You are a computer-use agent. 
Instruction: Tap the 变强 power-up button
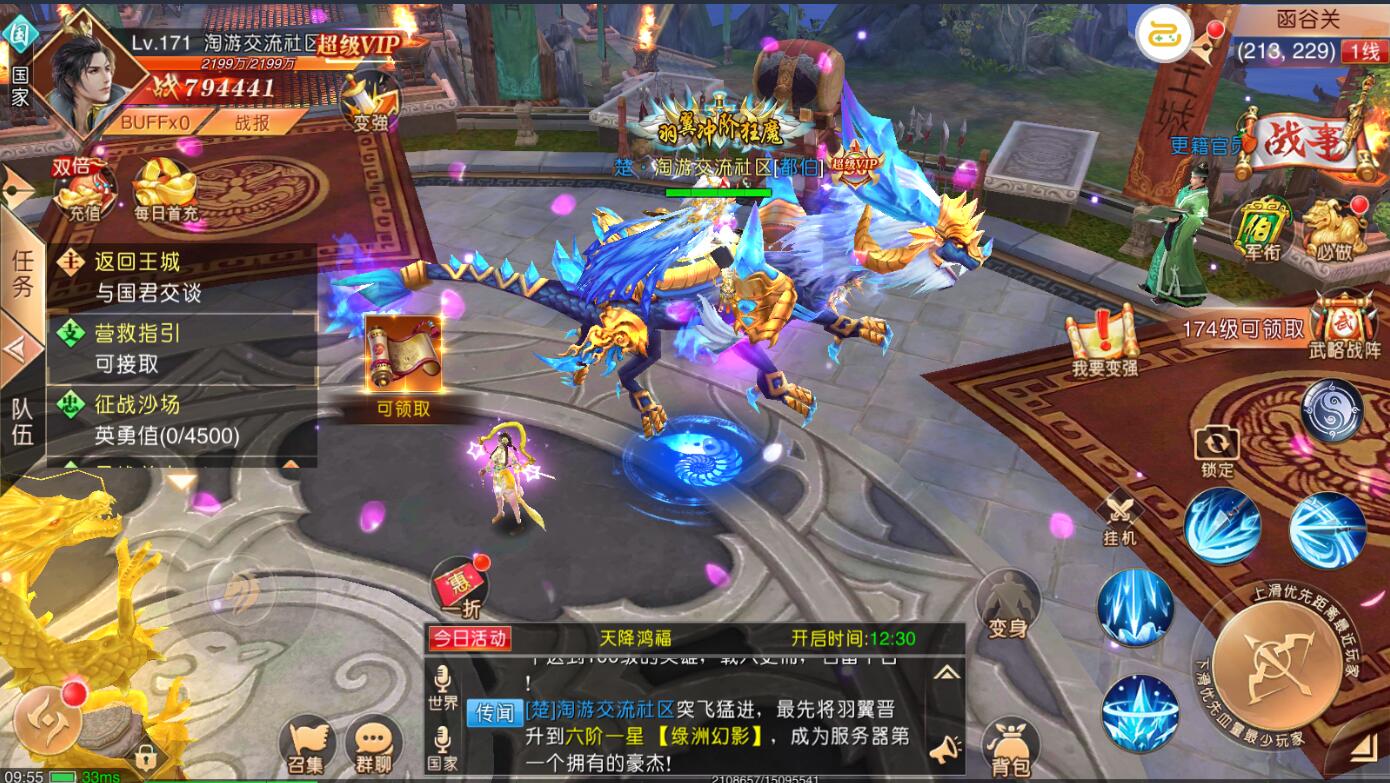tap(370, 103)
